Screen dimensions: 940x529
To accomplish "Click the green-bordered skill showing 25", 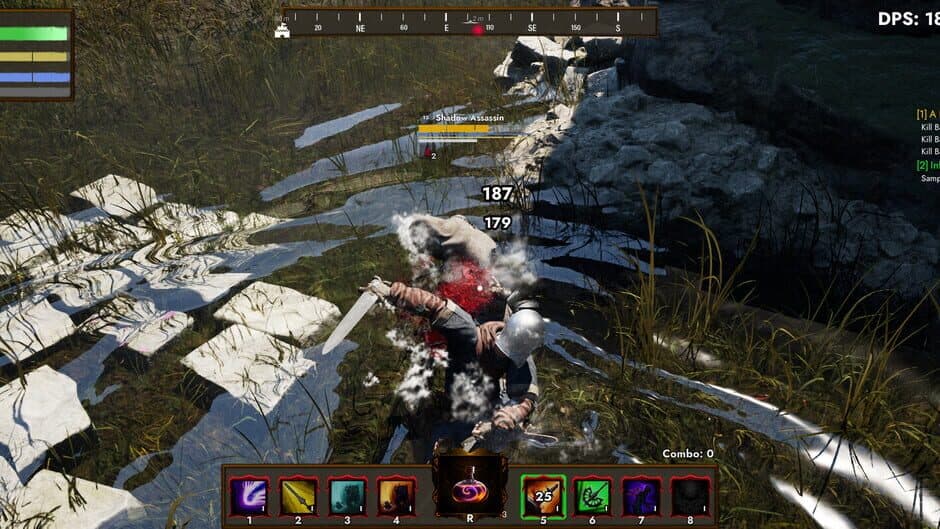I will click(x=543, y=495).
